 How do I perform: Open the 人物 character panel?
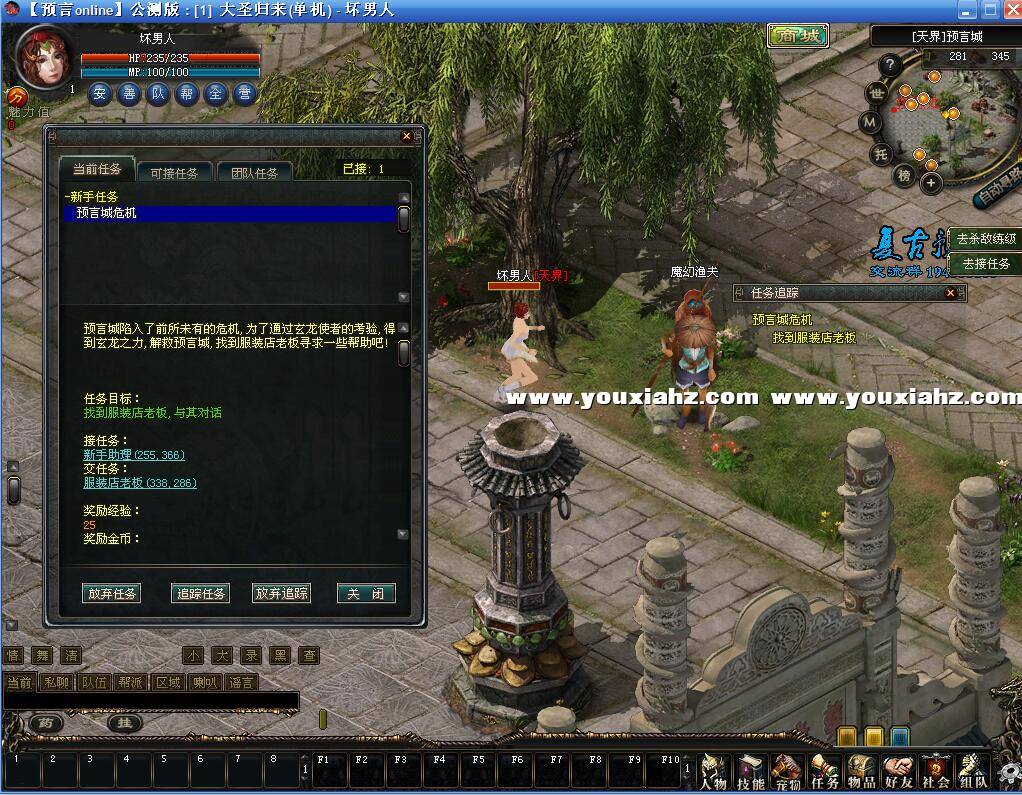coord(712,772)
